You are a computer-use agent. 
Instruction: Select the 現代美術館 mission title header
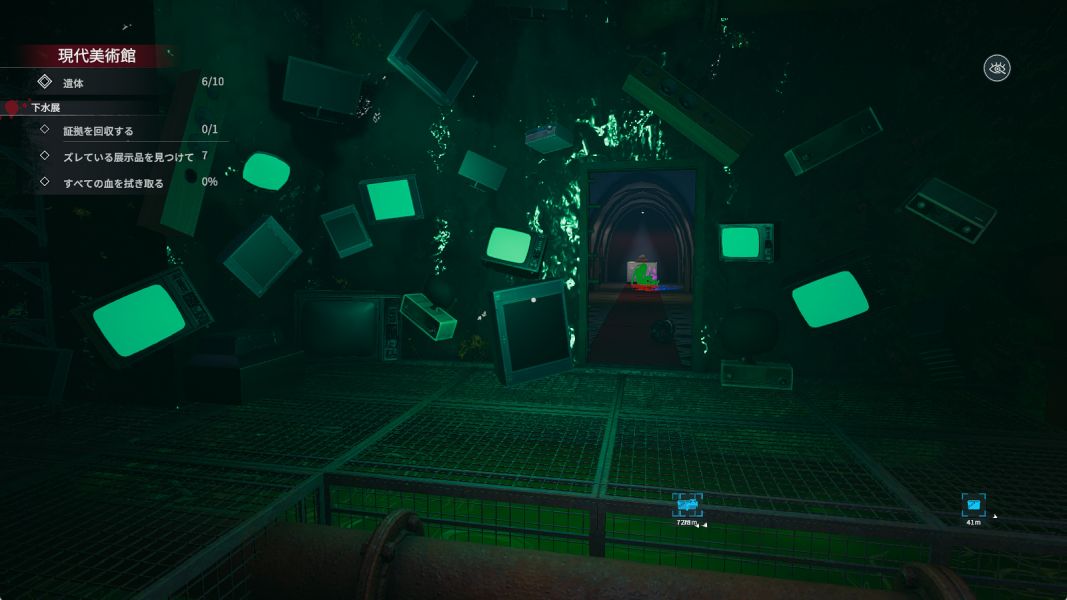coord(96,56)
